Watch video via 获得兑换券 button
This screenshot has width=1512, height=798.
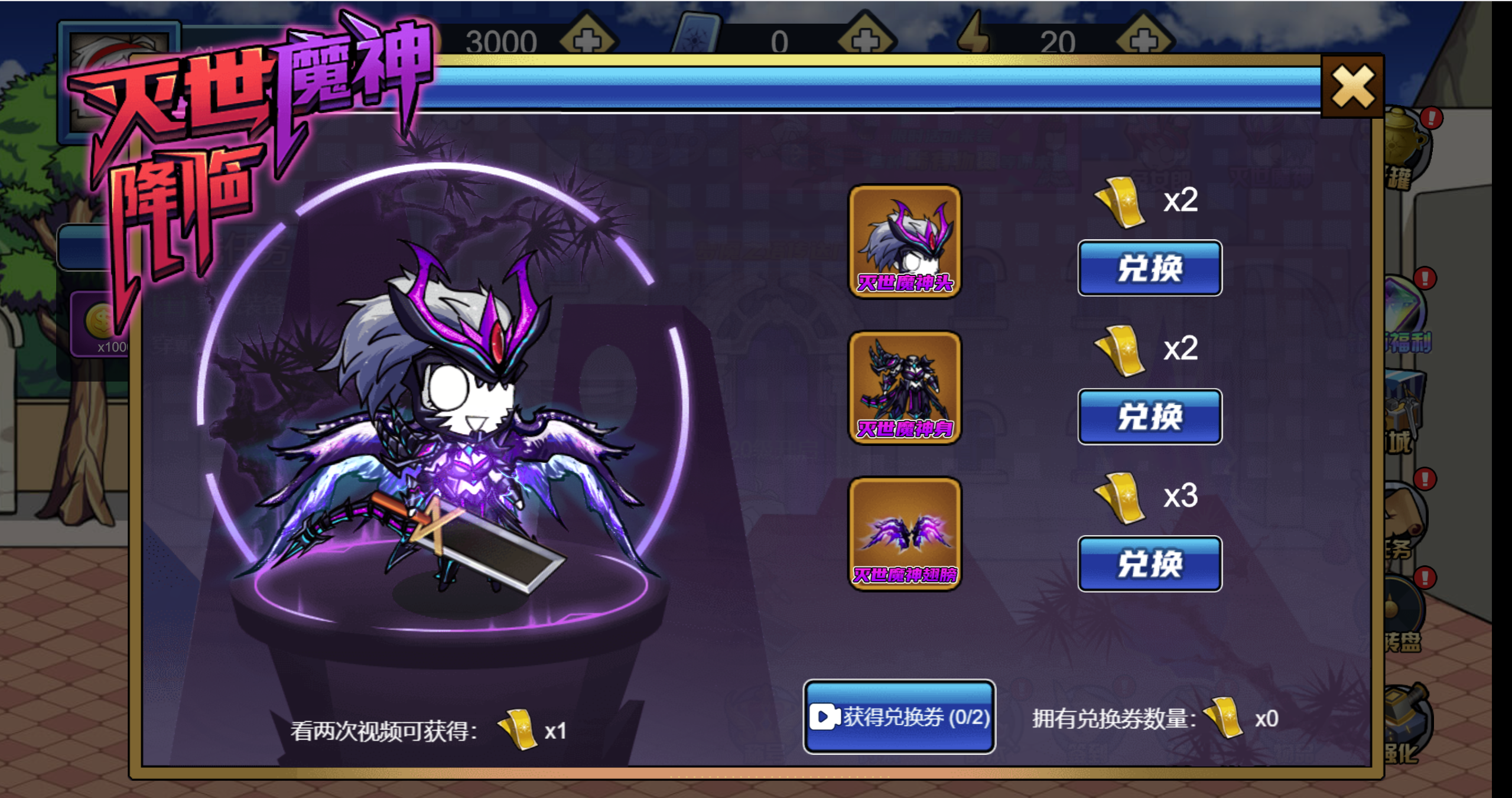click(899, 717)
